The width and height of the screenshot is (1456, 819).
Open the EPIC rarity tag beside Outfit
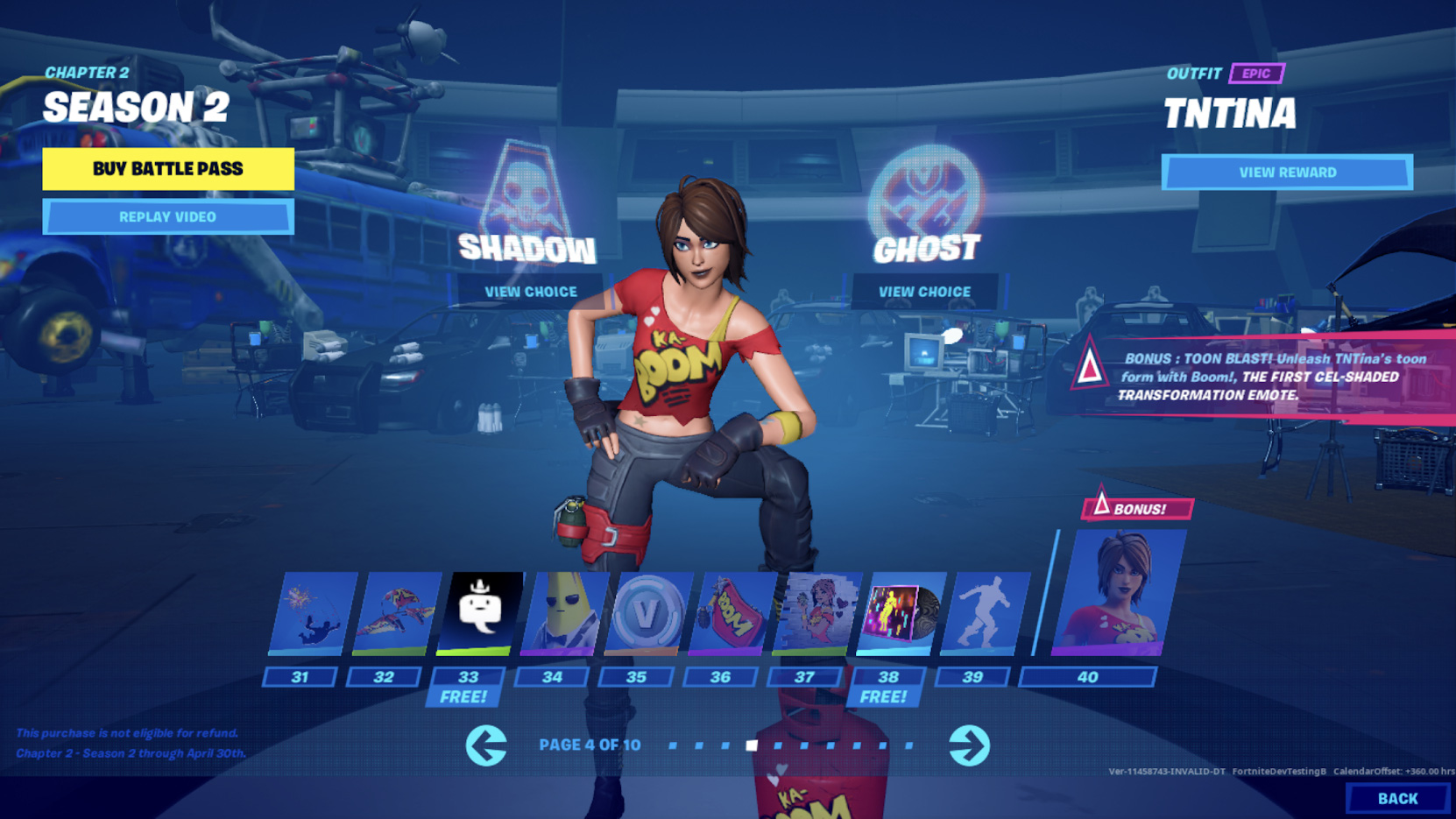(1256, 74)
